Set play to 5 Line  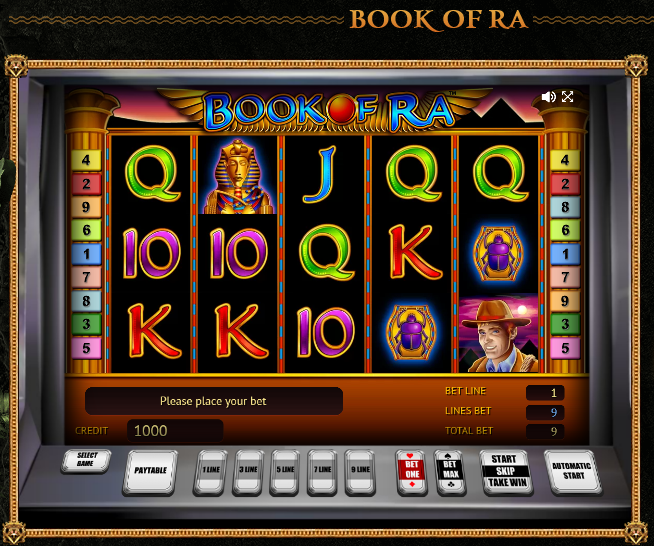tap(286, 470)
